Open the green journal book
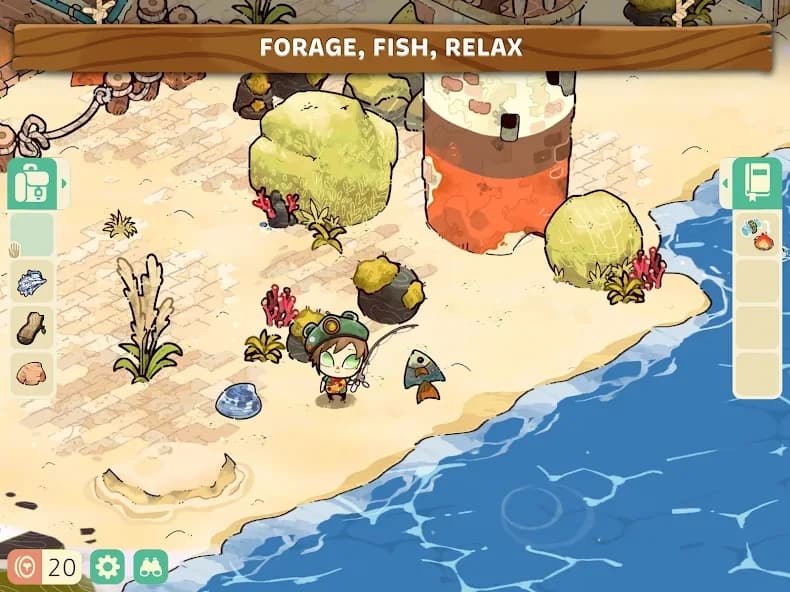Image resolution: width=790 pixels, height=592 pixels. pos(757,183)
